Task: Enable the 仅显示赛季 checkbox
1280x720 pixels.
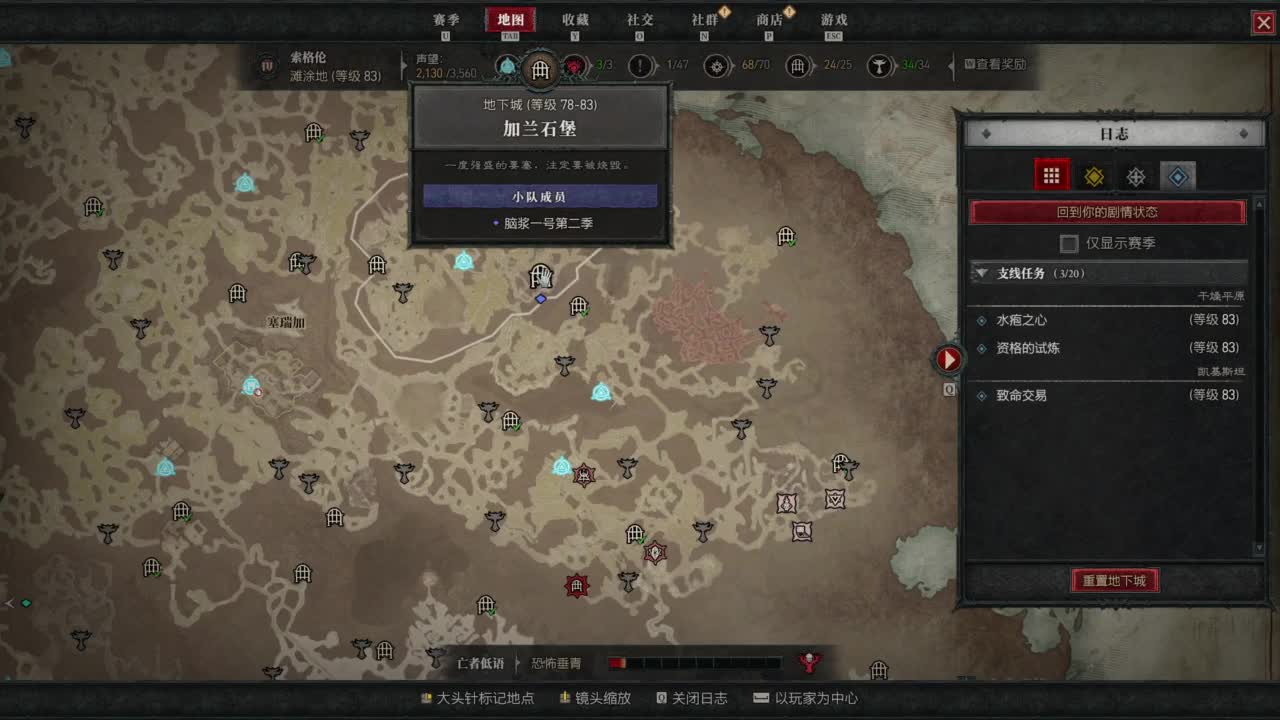Action: click(1068, 243)
